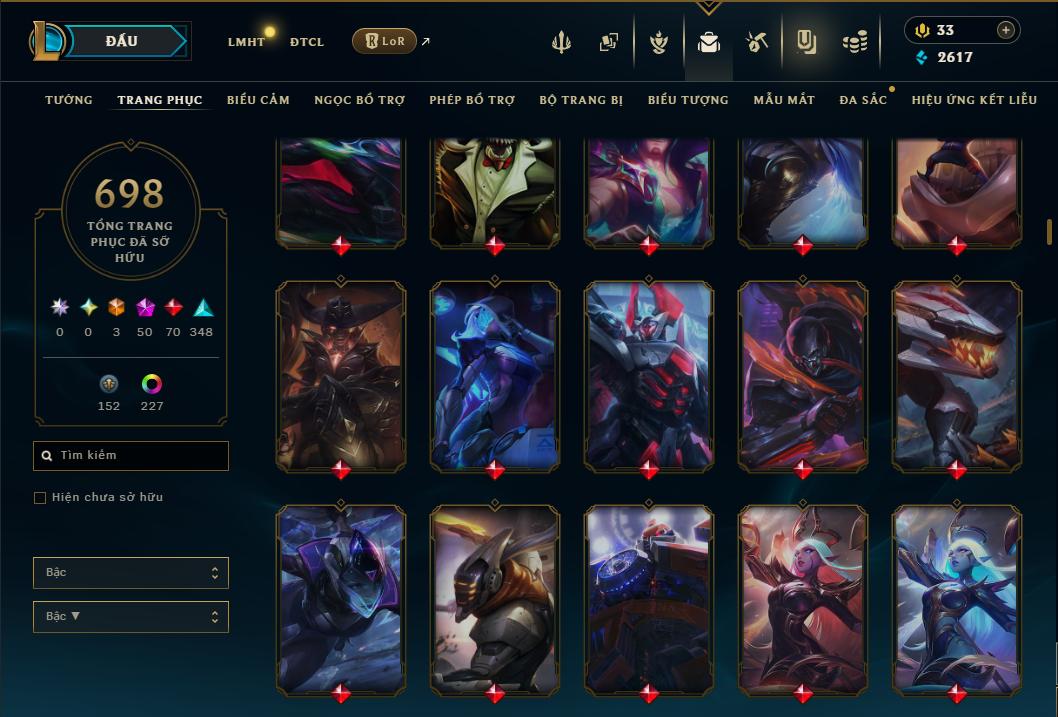Select the green tuxedo skin thumbnail

pos(495,190)
